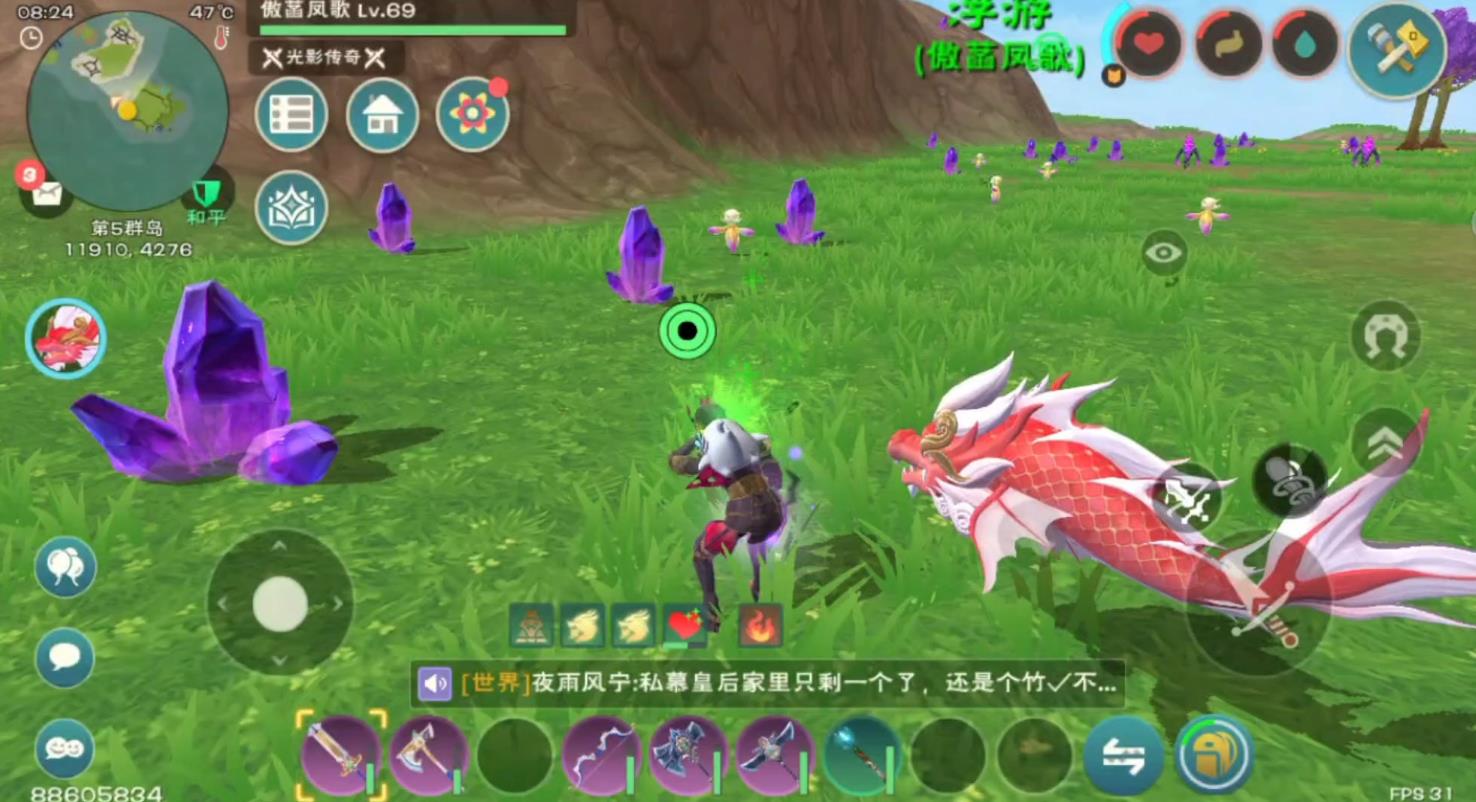The width and height of the screenshot is (1476, 802).
Task: Open the speech bubble chat button
Action: tap(65, 657)
